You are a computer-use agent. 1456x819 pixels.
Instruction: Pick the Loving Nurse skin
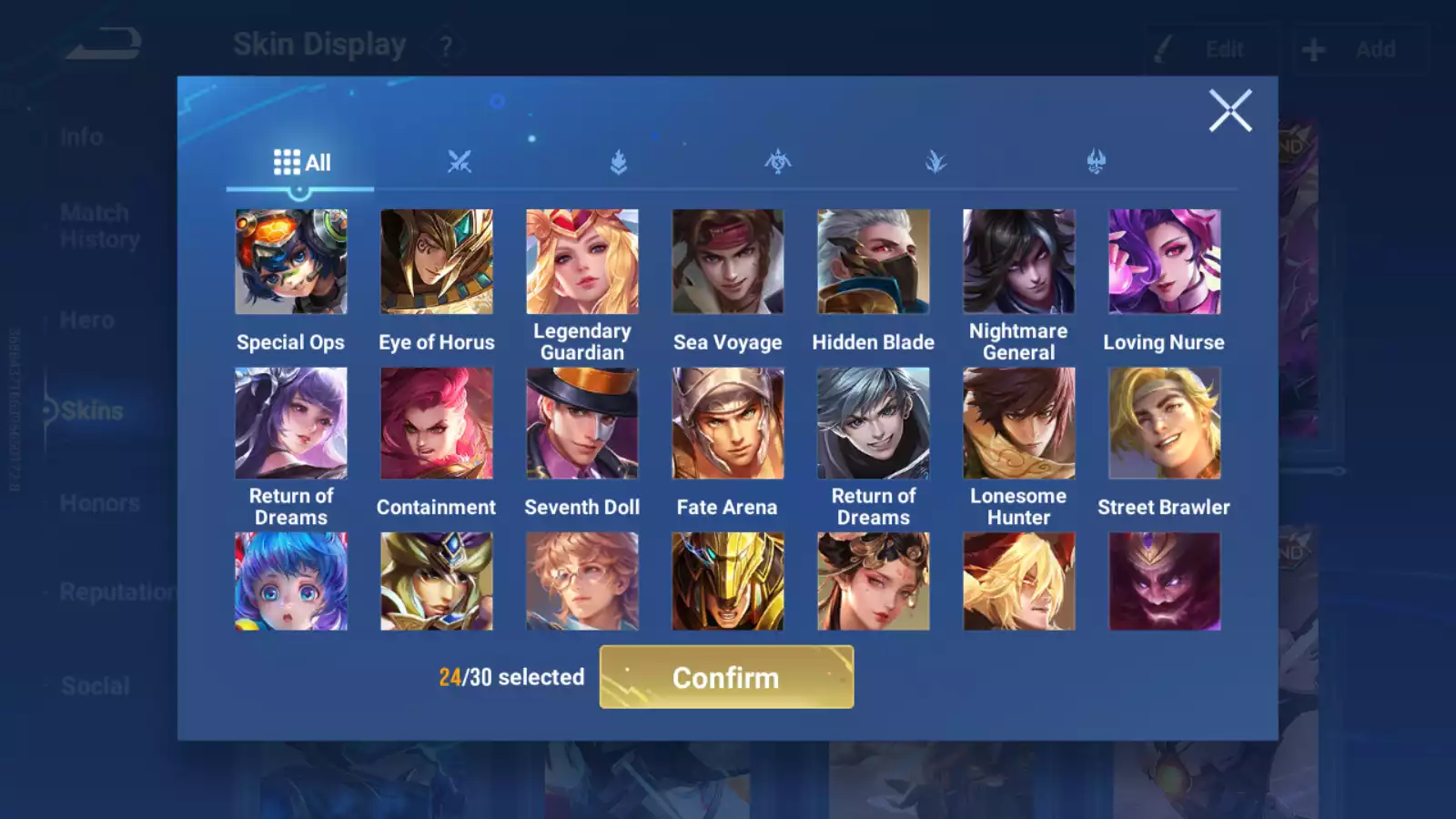[1165, 262]
